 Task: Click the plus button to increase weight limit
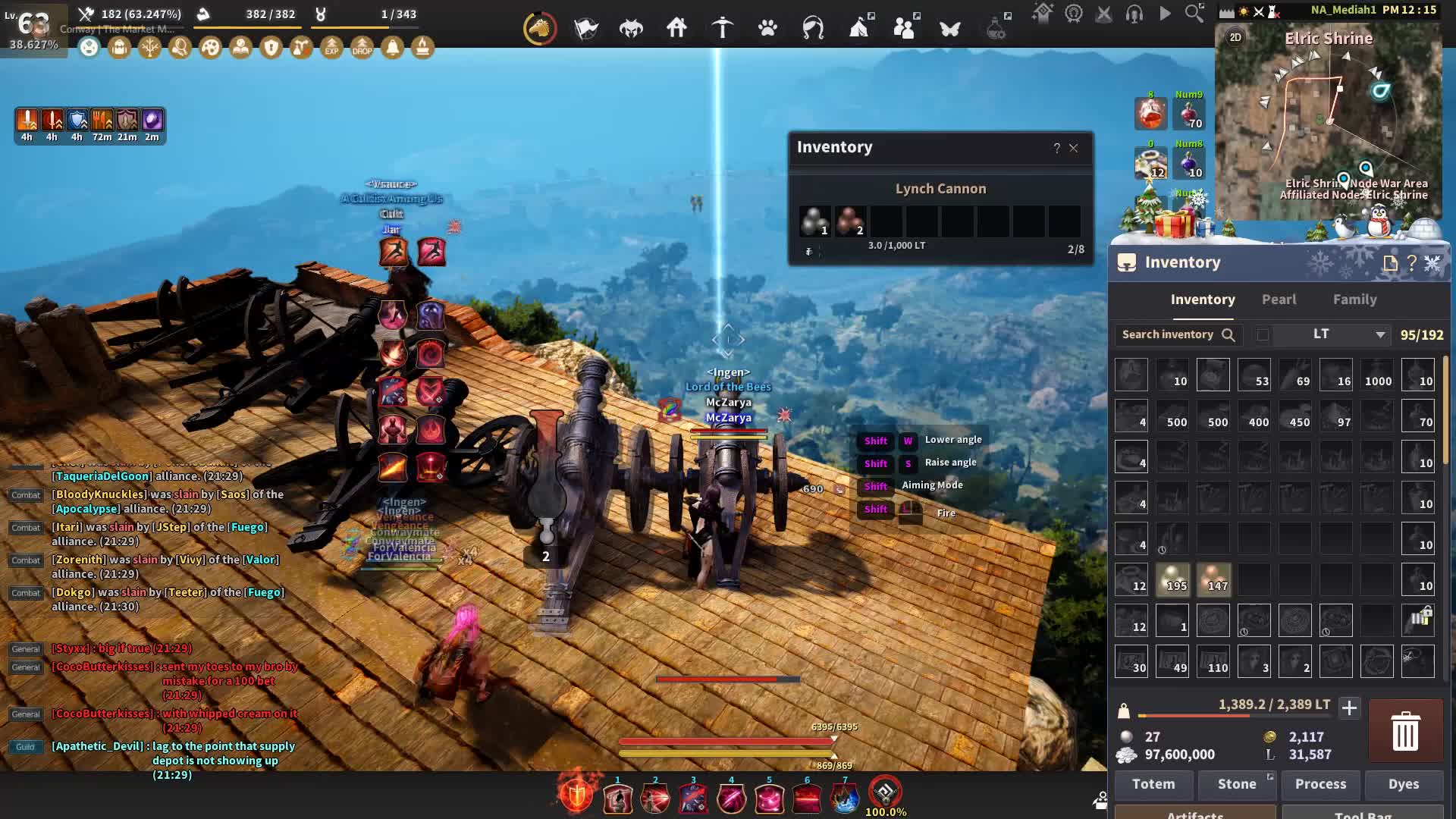coord(1349,708)
